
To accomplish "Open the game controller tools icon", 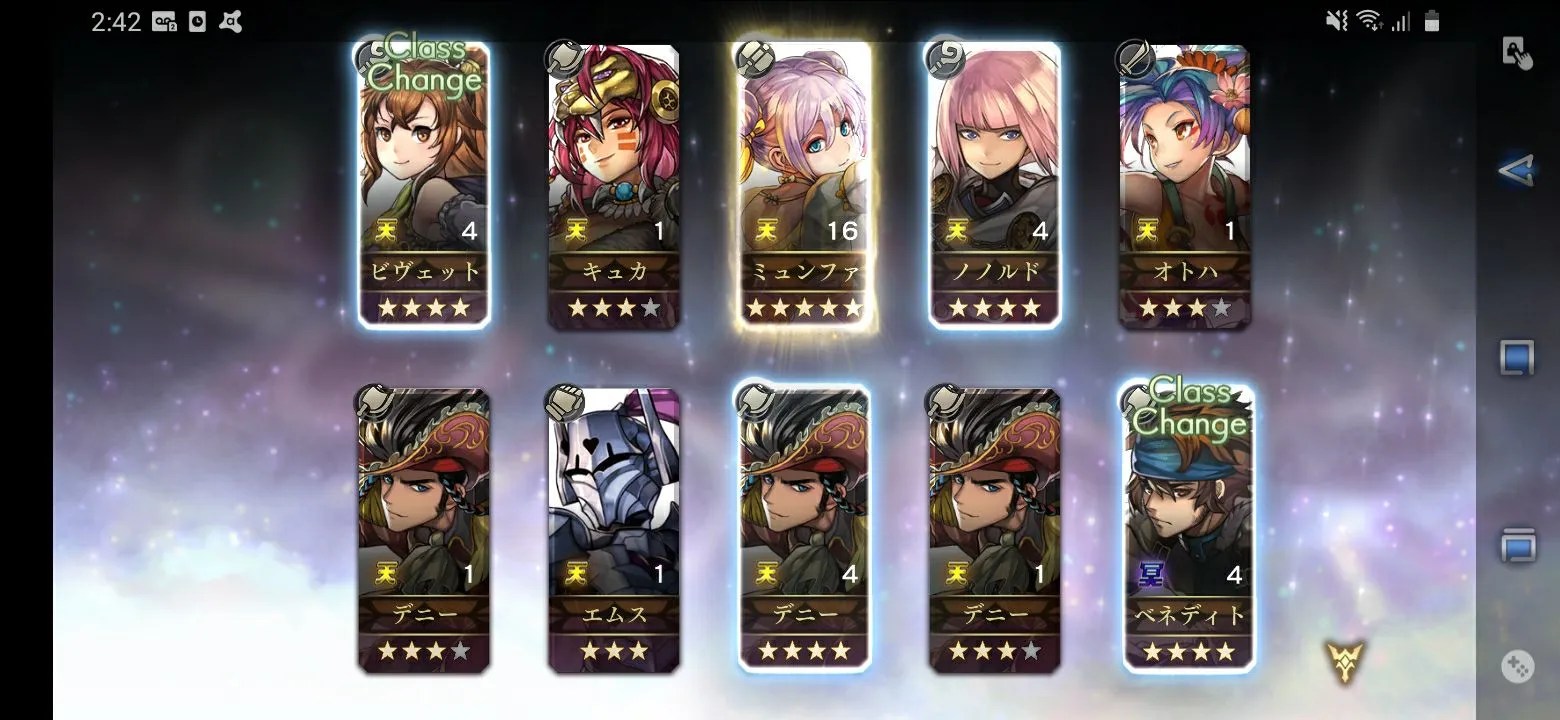I will click(x=1518, y=667).
